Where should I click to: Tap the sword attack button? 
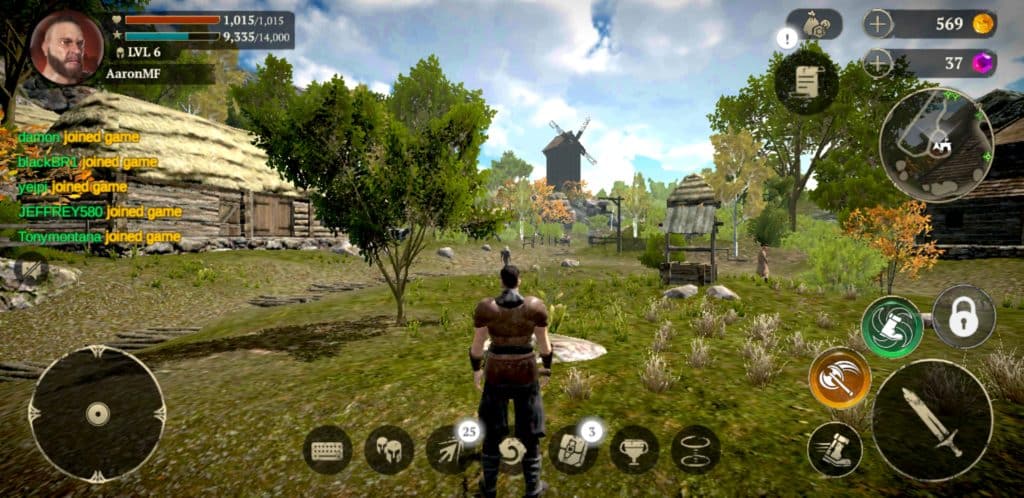click(931, 420)
